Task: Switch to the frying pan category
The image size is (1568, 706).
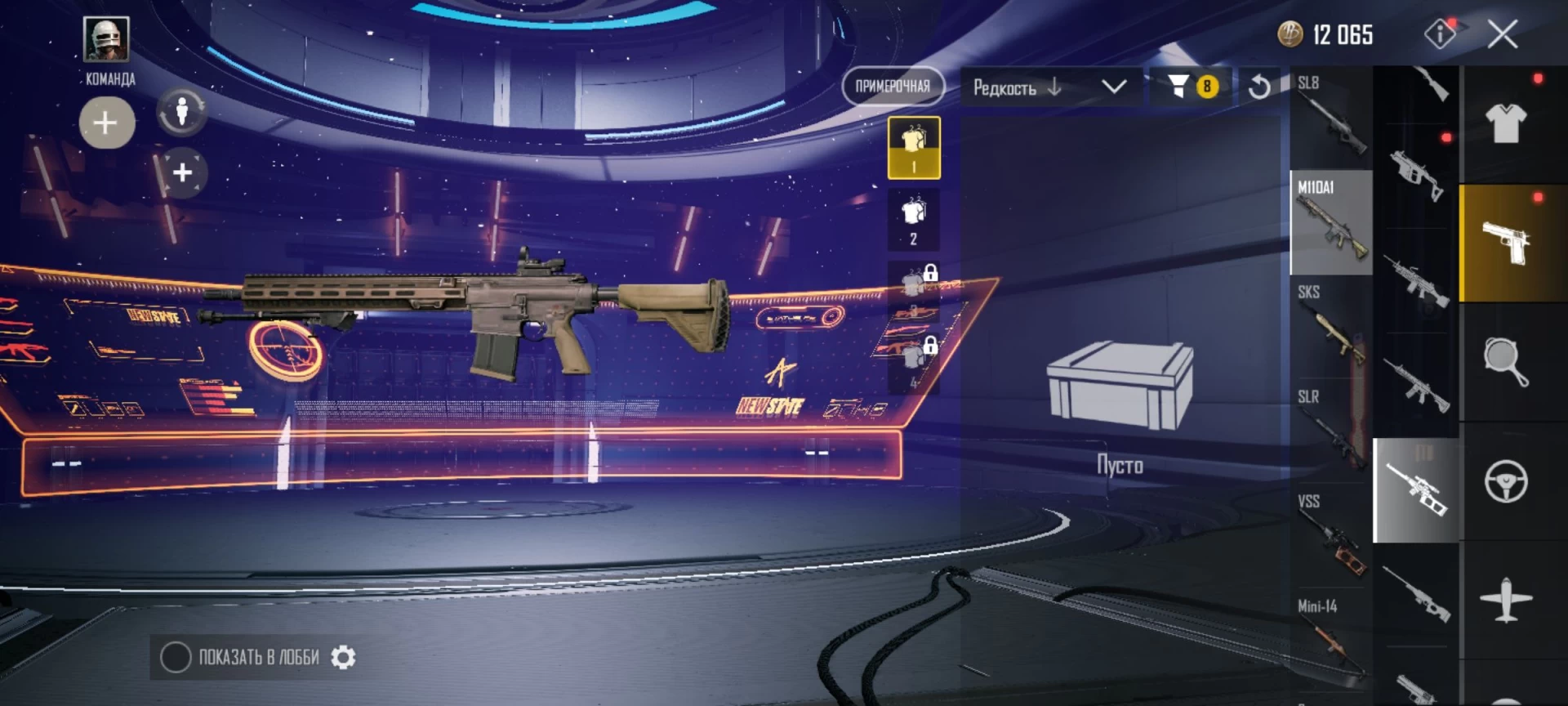Action: point(1506,362)
